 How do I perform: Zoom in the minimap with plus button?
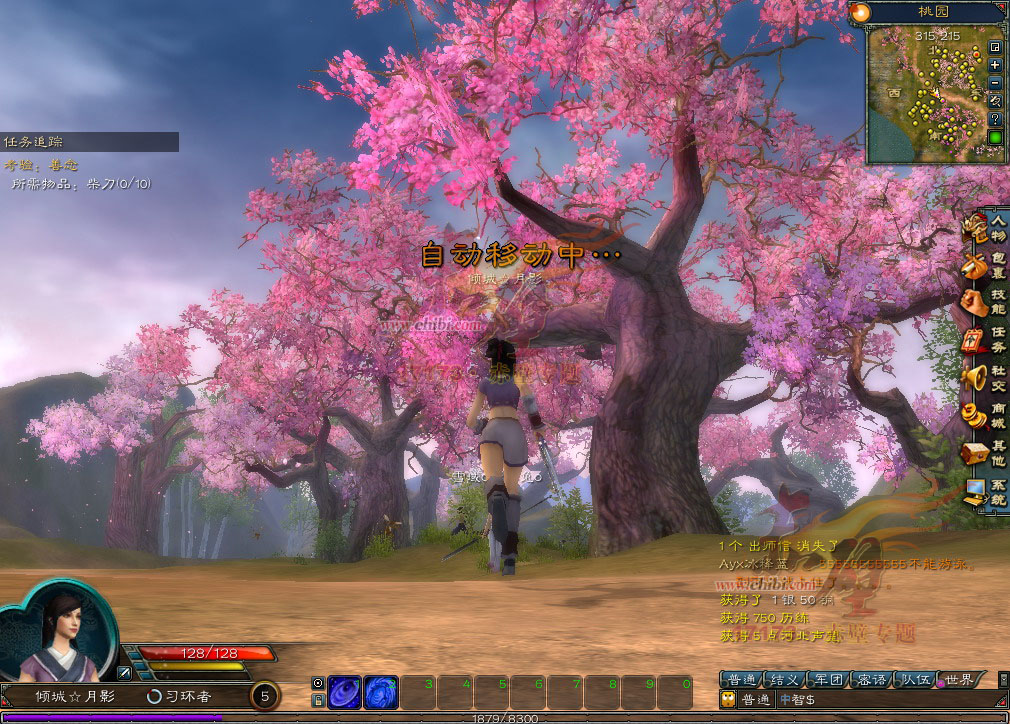(x=995, y=65)
